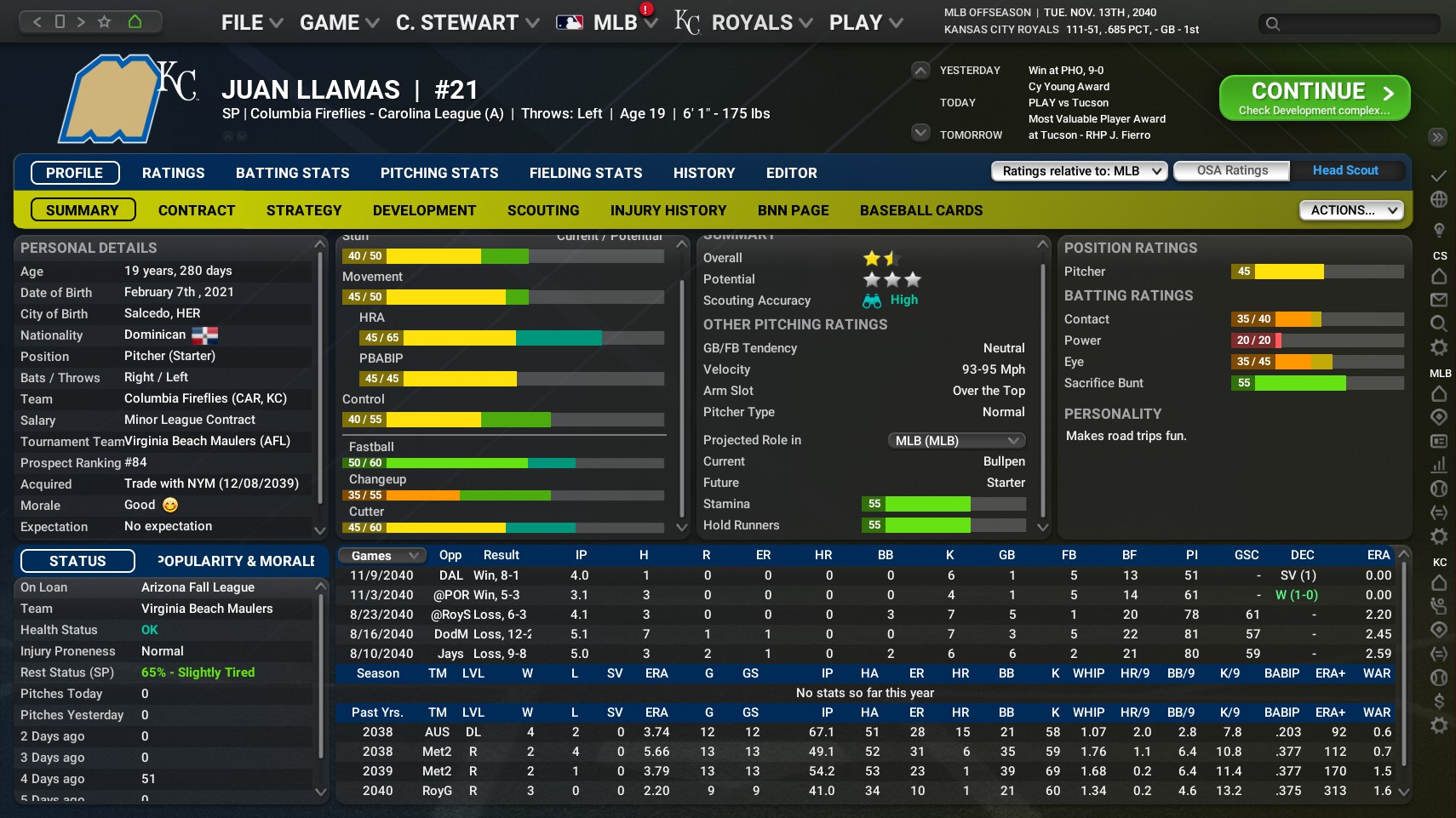Switch to the PITCHING STATS tab
Image resolution: width=1456 pixels, height=818 pixels.
(x=439, y=173)
